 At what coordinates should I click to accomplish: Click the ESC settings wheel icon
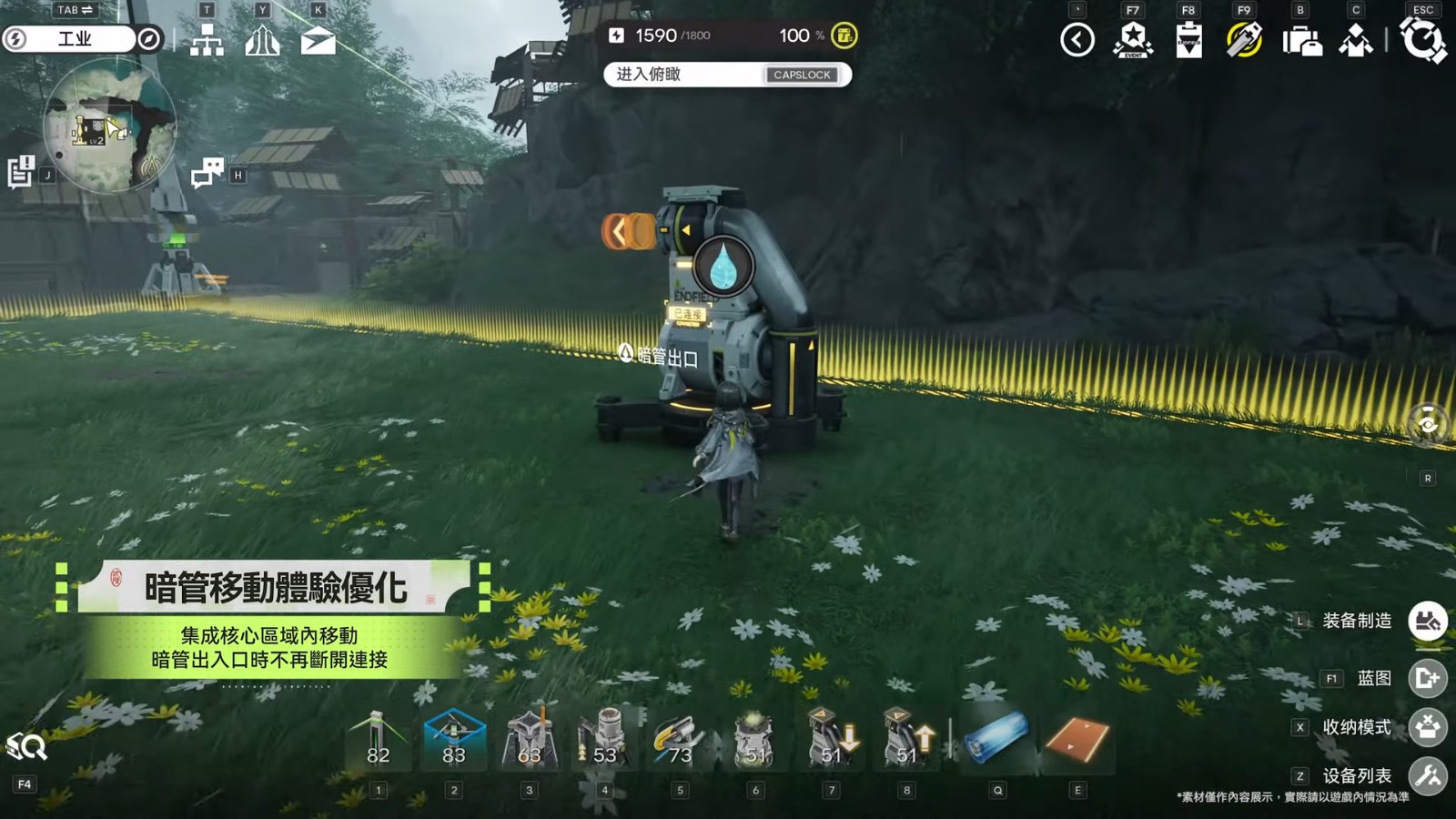coord(1422,41)
